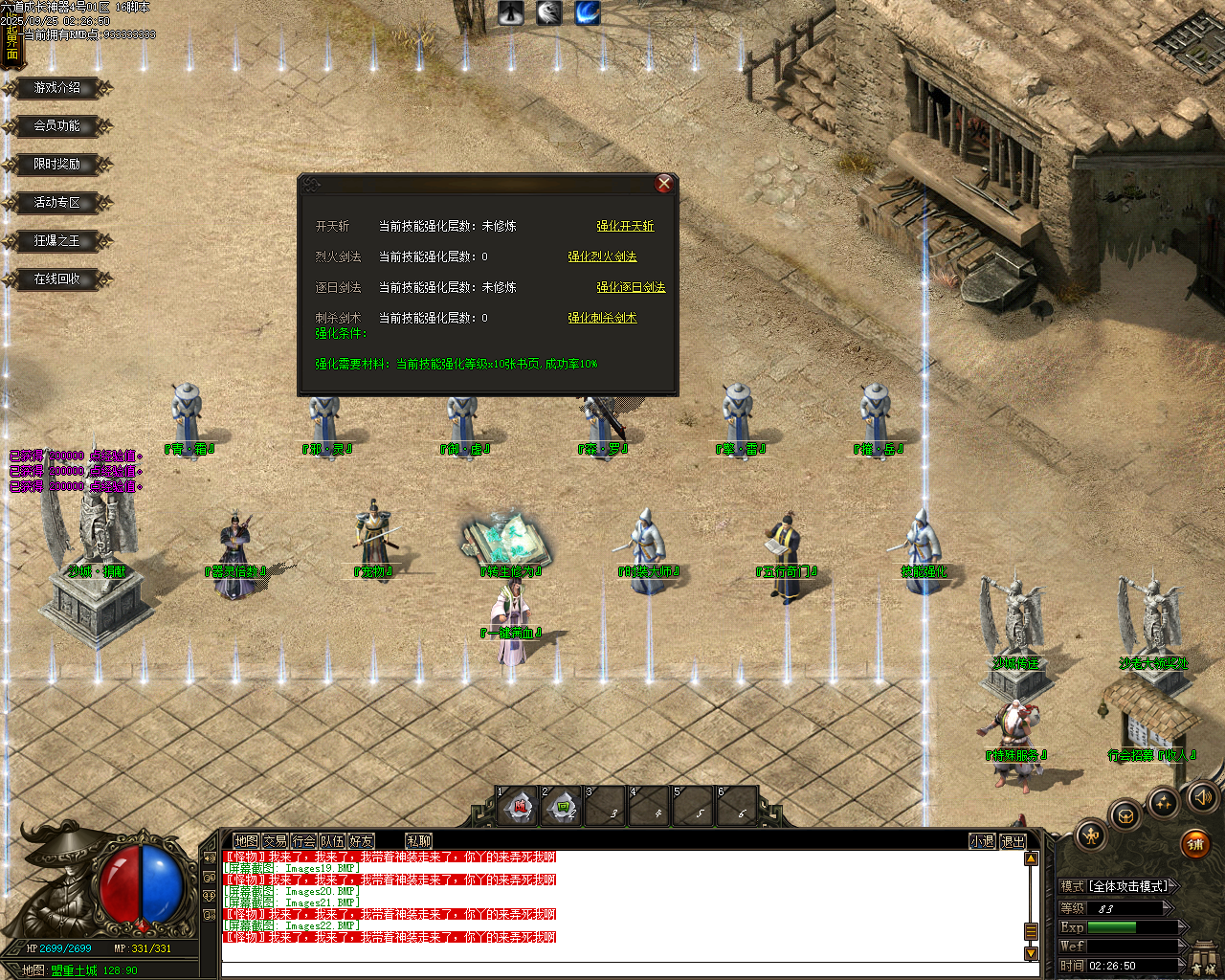Expand the 模式 attack mode selector
The width and height of the screenshot is (1225, 980).
tap(1172, 885)
